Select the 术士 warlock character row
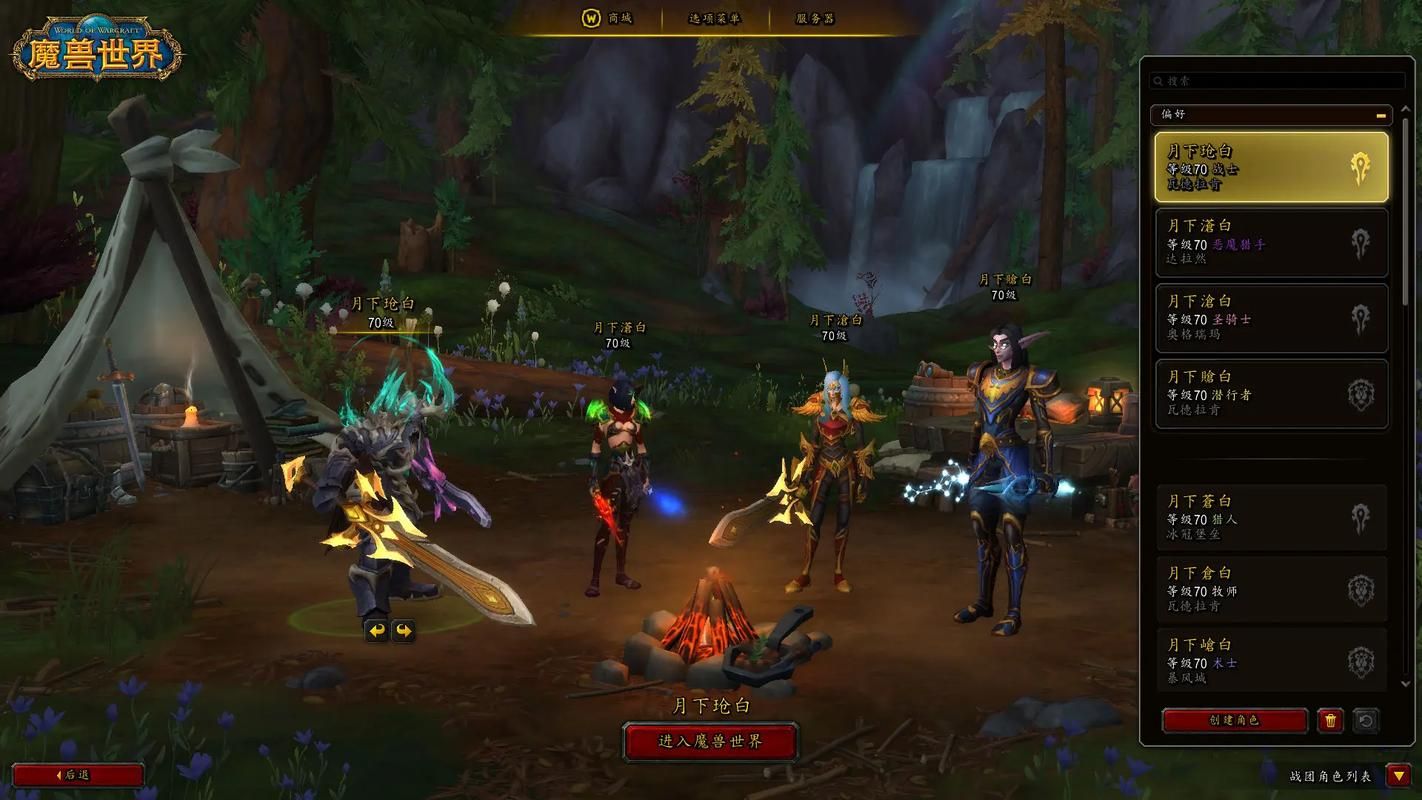This screenshot has width=1422, height=800. 1271,661
